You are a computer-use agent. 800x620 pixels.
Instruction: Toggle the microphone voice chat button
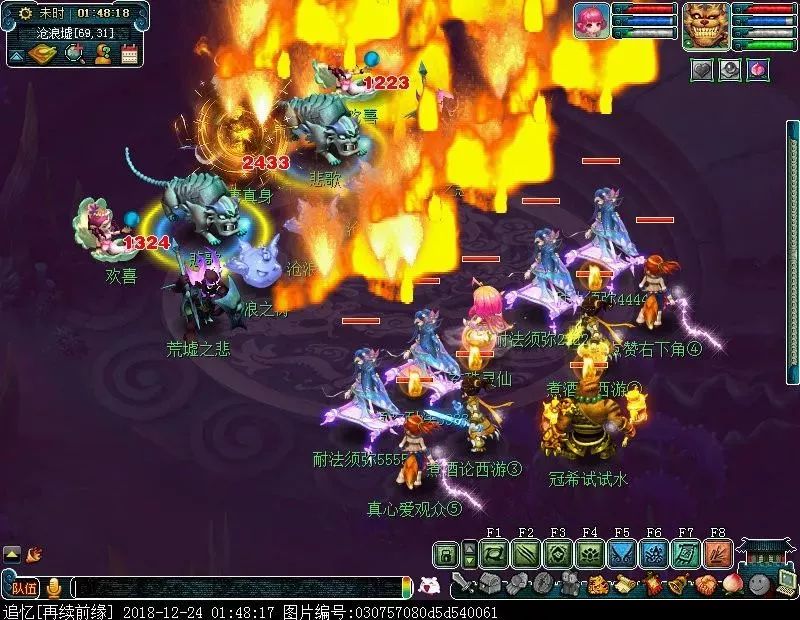(x=54, y=588)
